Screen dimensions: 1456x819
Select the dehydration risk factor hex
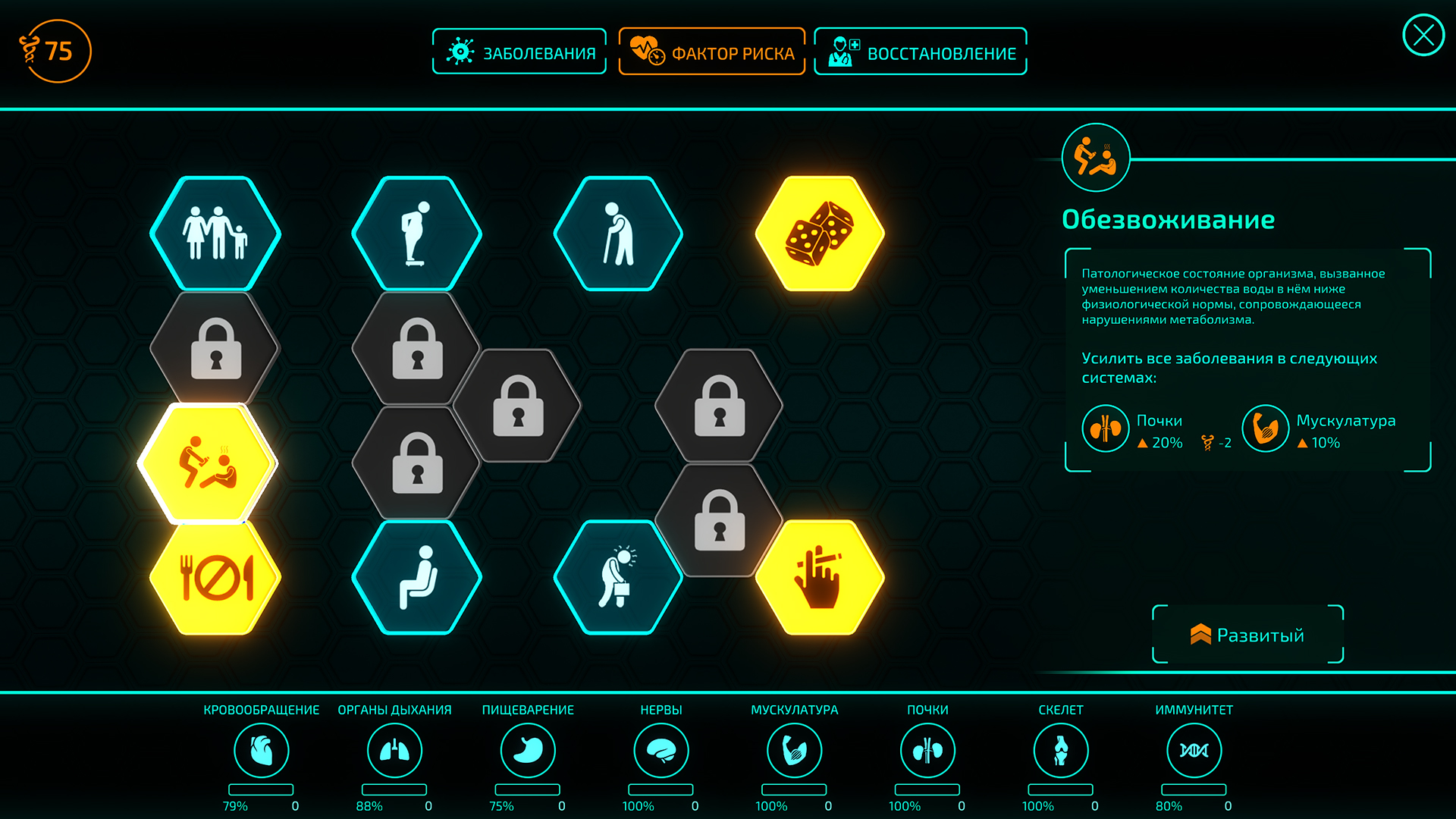coord(215,462)
